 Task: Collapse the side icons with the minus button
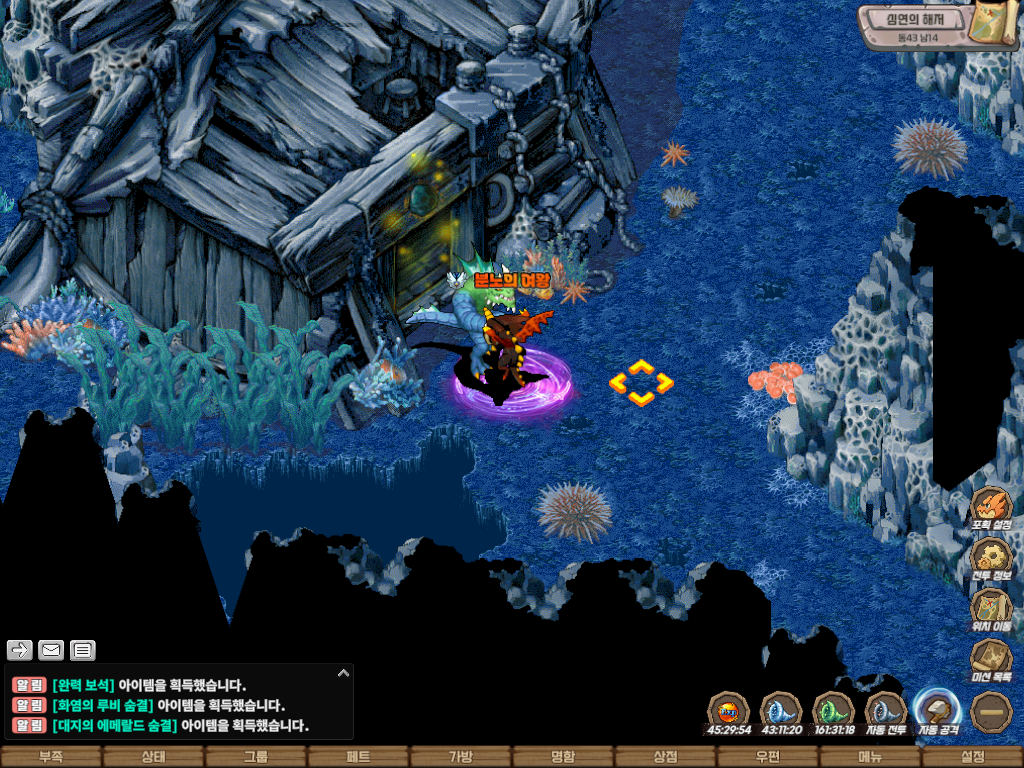991,712
